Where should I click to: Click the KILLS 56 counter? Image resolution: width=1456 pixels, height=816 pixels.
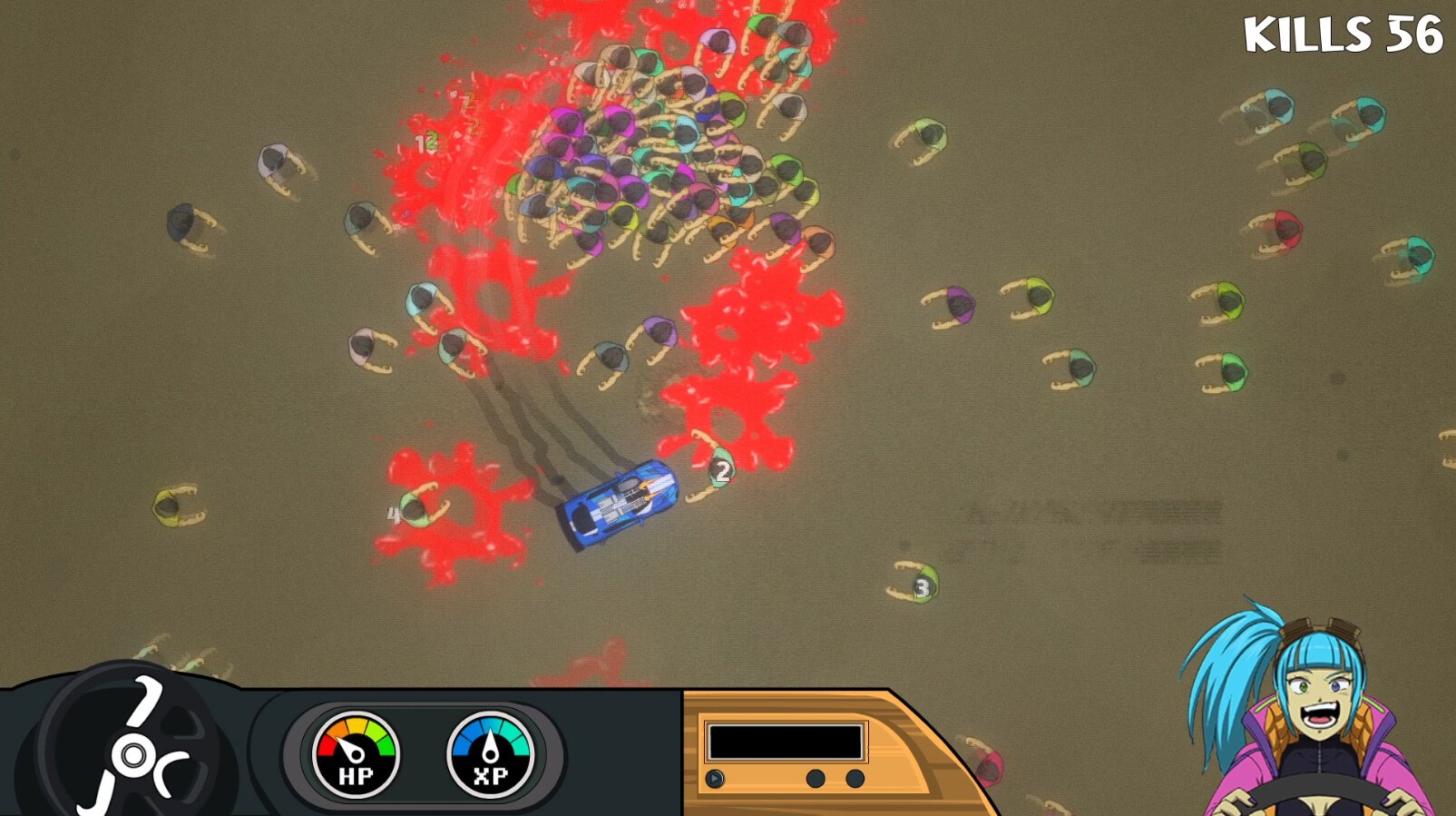(1345, 34)
